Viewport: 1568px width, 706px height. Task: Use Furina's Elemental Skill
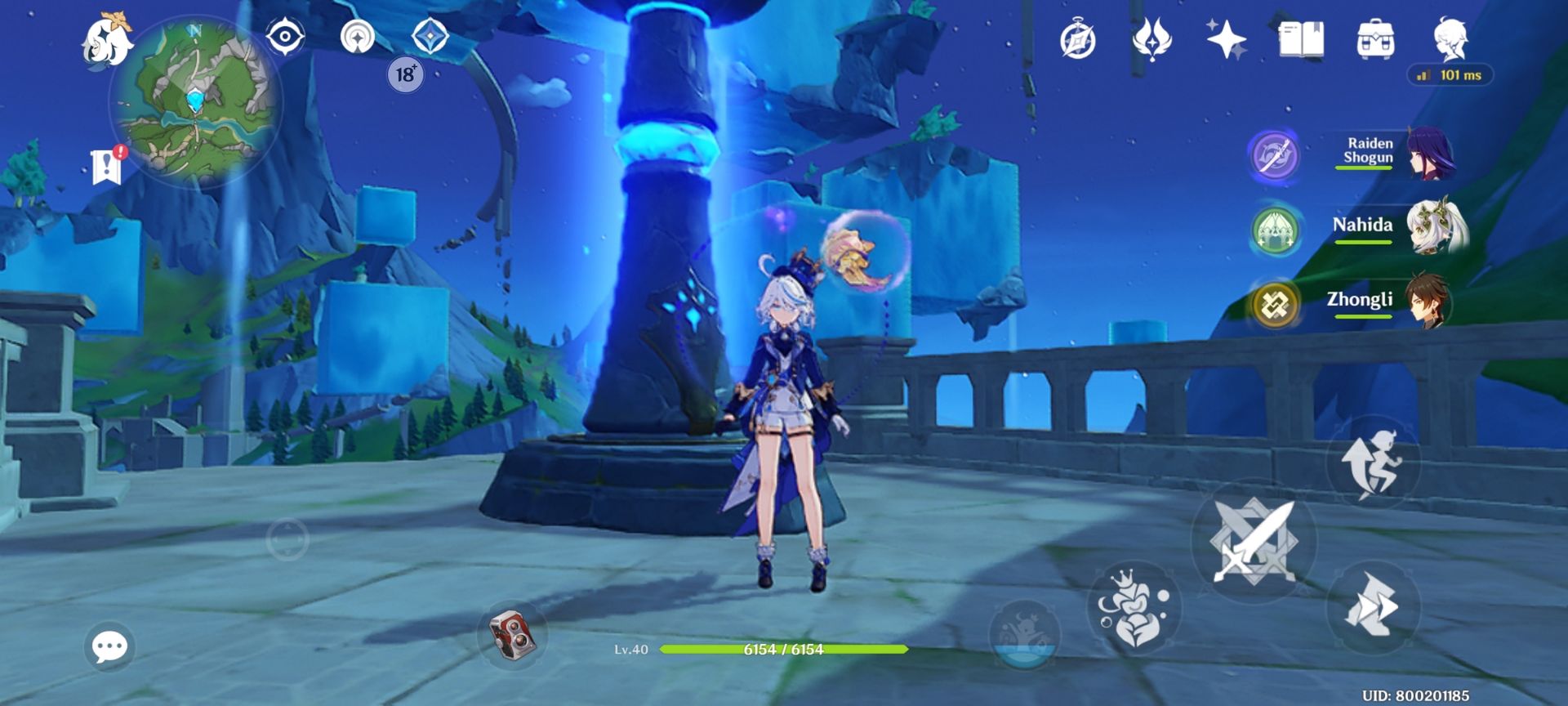pyautogui.click(x=1134, y=607)
